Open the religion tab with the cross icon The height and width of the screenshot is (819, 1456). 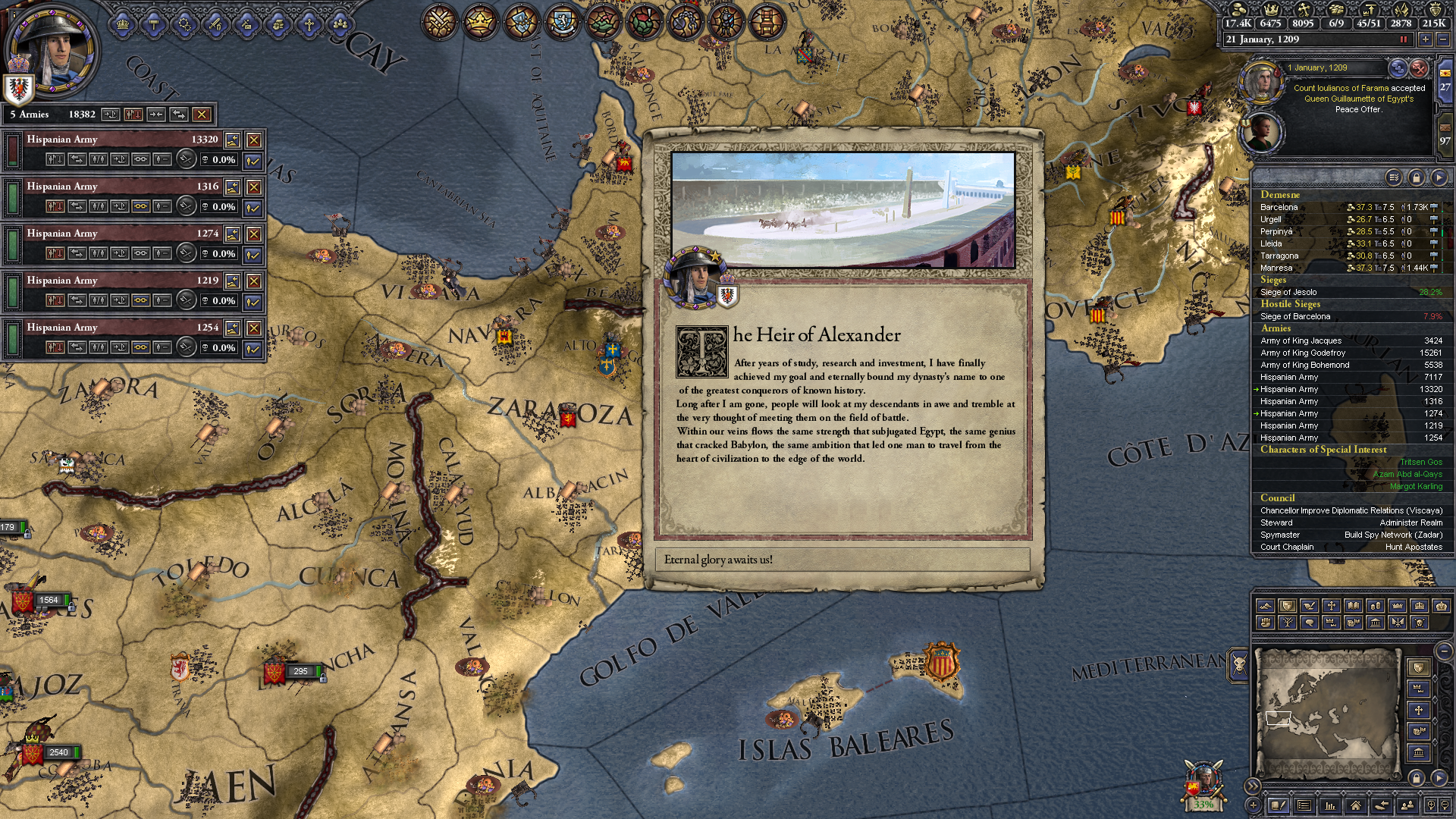[309, 25]
